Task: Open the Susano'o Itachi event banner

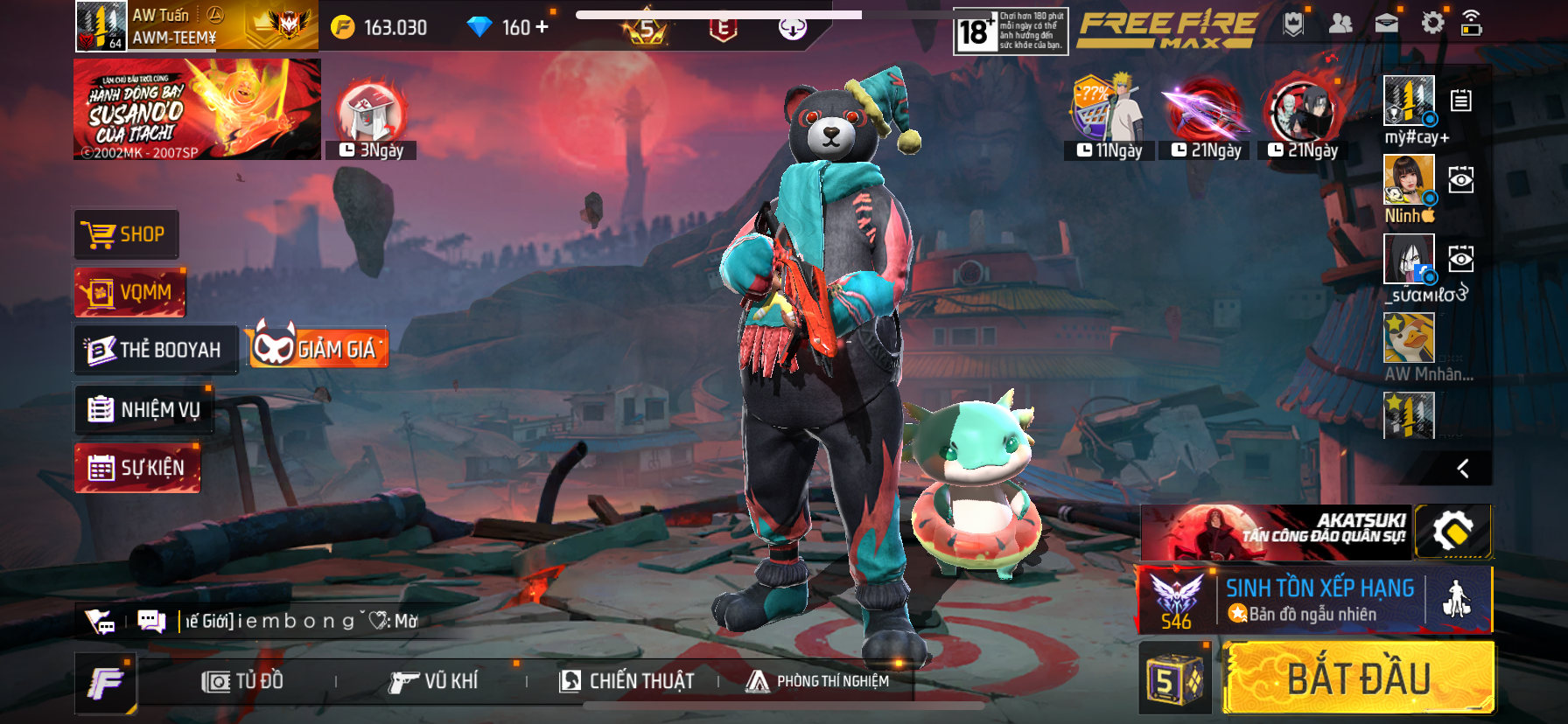Action: (x=197, y=109)
